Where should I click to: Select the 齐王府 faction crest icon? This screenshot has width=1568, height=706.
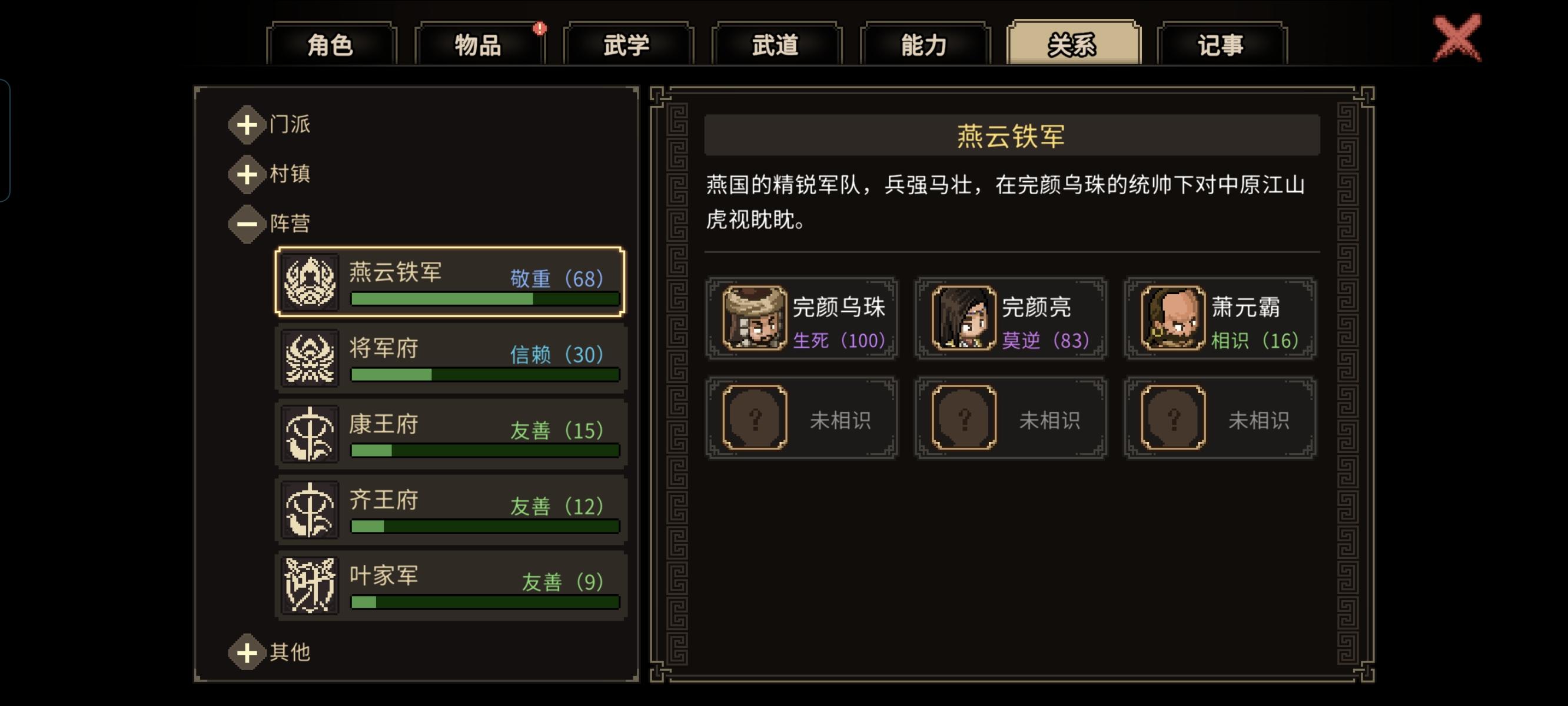click(310, 510)
